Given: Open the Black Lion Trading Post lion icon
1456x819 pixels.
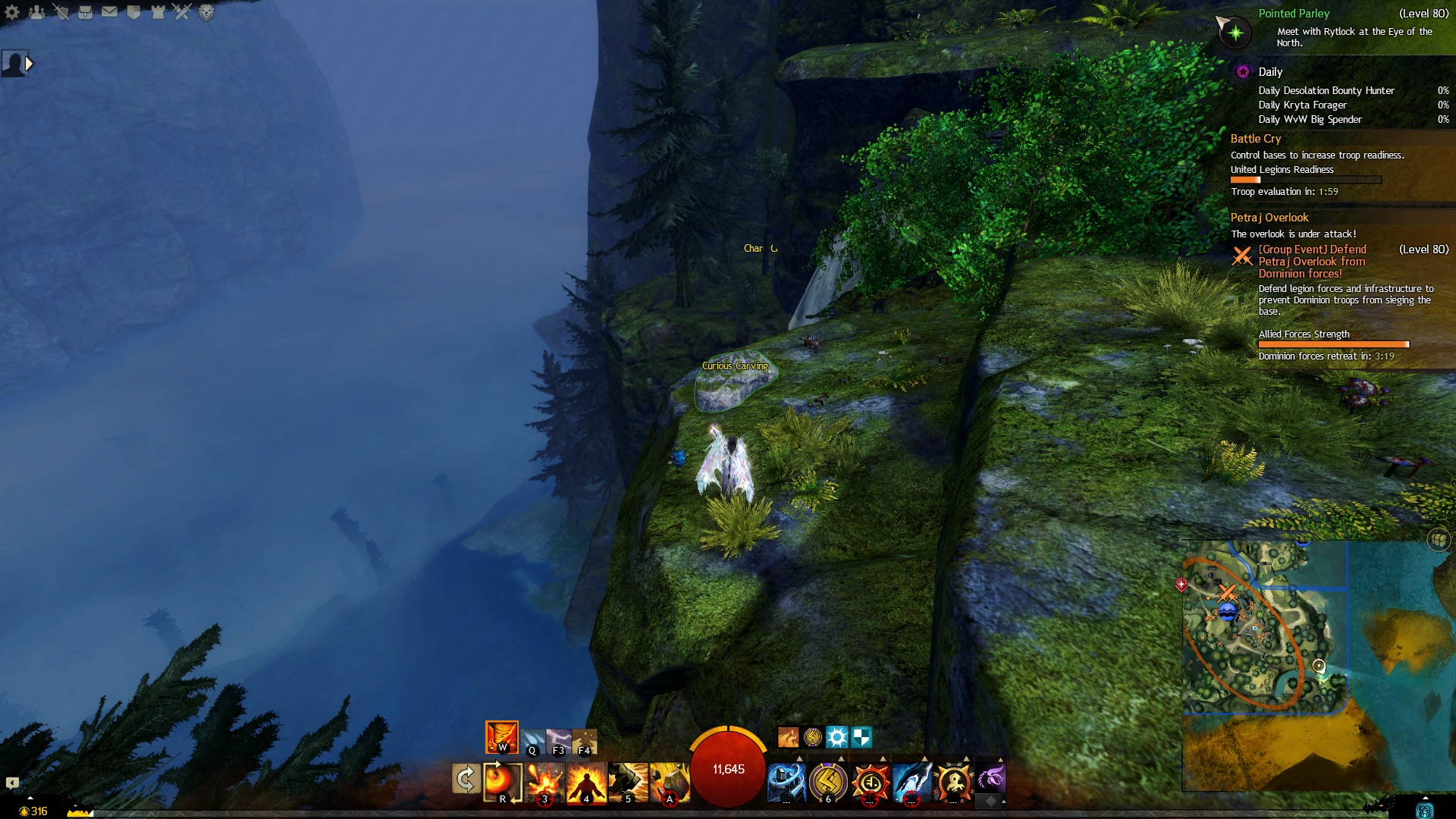Looking at the screenshot, I should (x=206, y=12).
